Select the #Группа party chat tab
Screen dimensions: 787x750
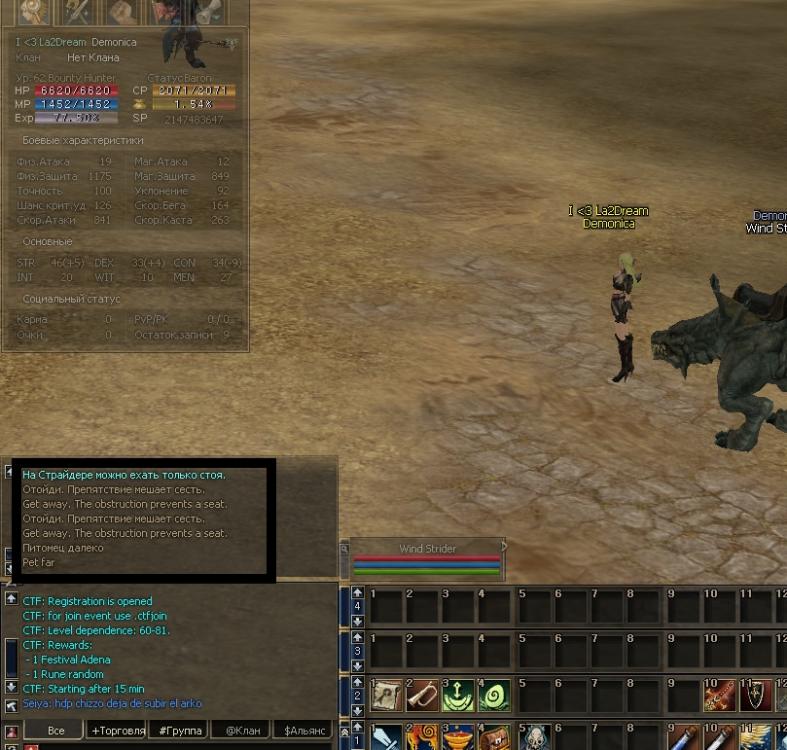tap(180, 731)
